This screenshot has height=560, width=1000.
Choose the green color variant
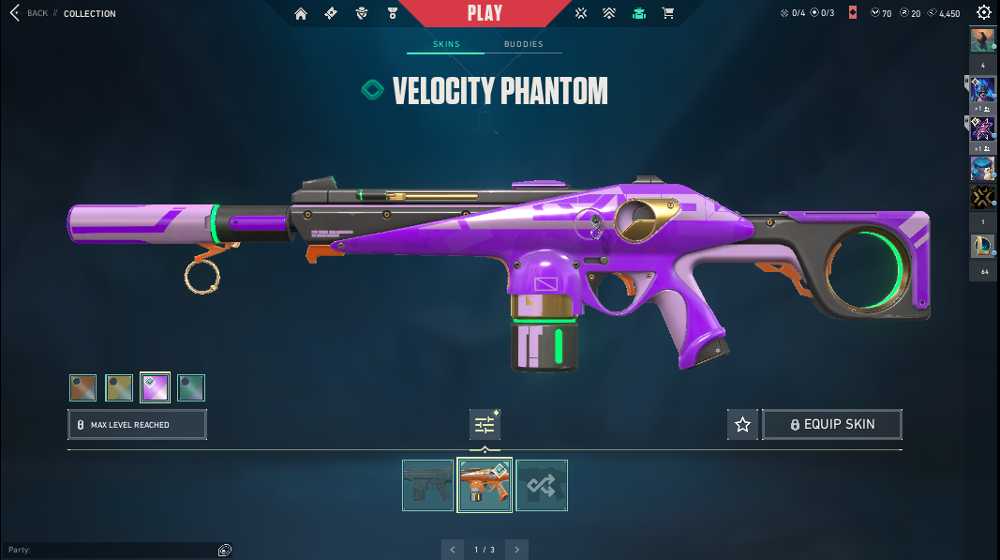click(191, 388)
